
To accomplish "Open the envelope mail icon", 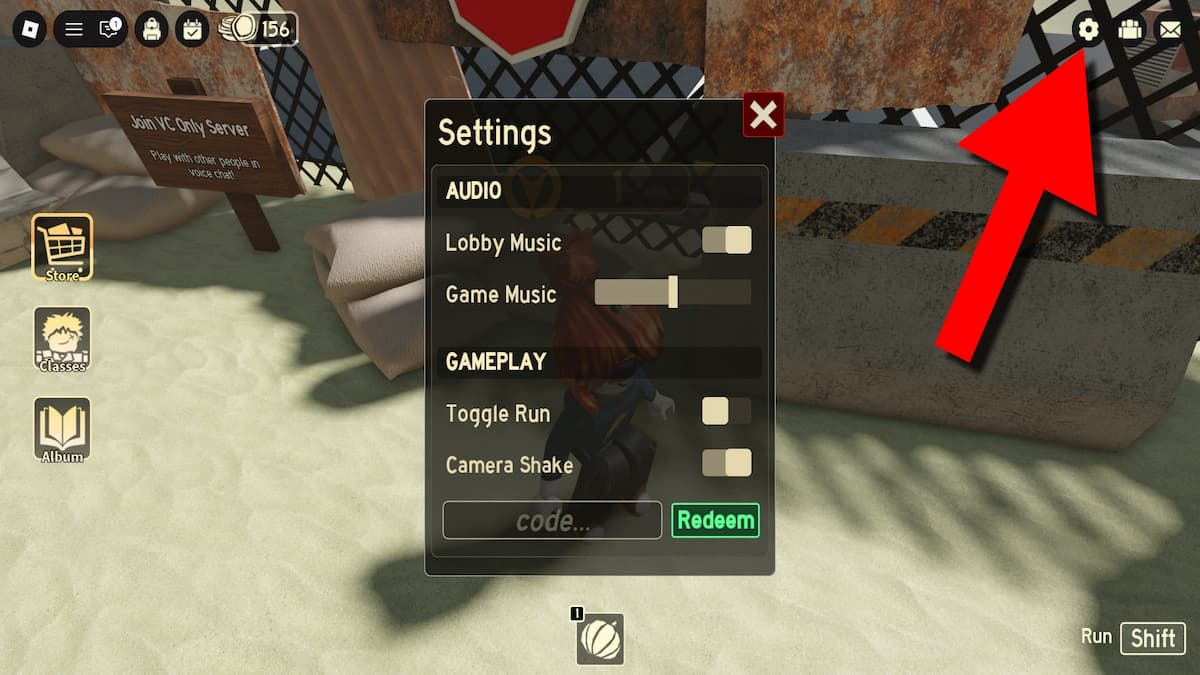I will point(1169,30).
